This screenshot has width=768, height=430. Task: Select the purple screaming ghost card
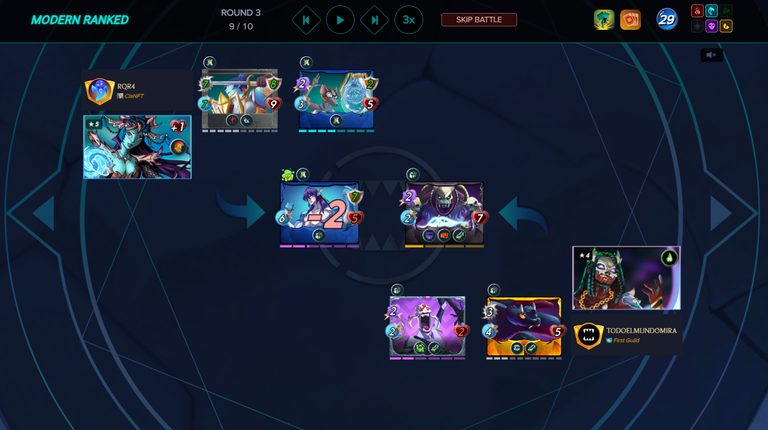427,325
